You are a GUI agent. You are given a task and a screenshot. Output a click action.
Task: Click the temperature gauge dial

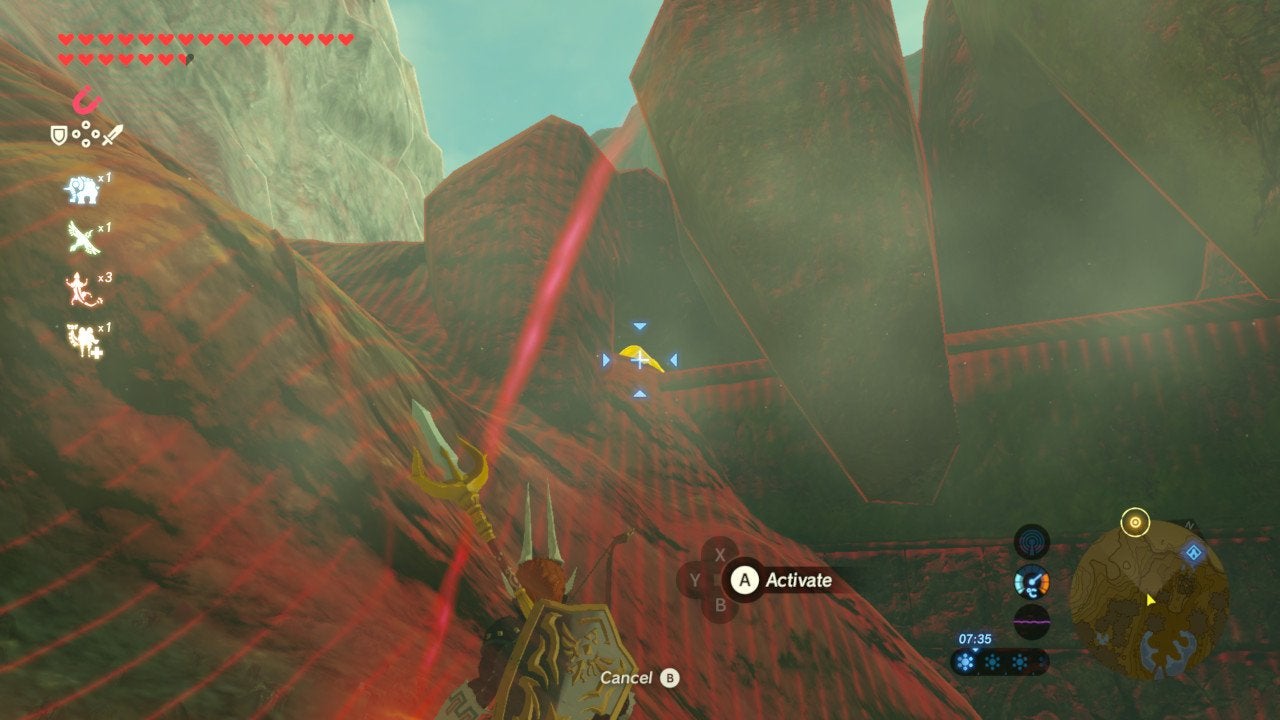tap(1031, 580)
